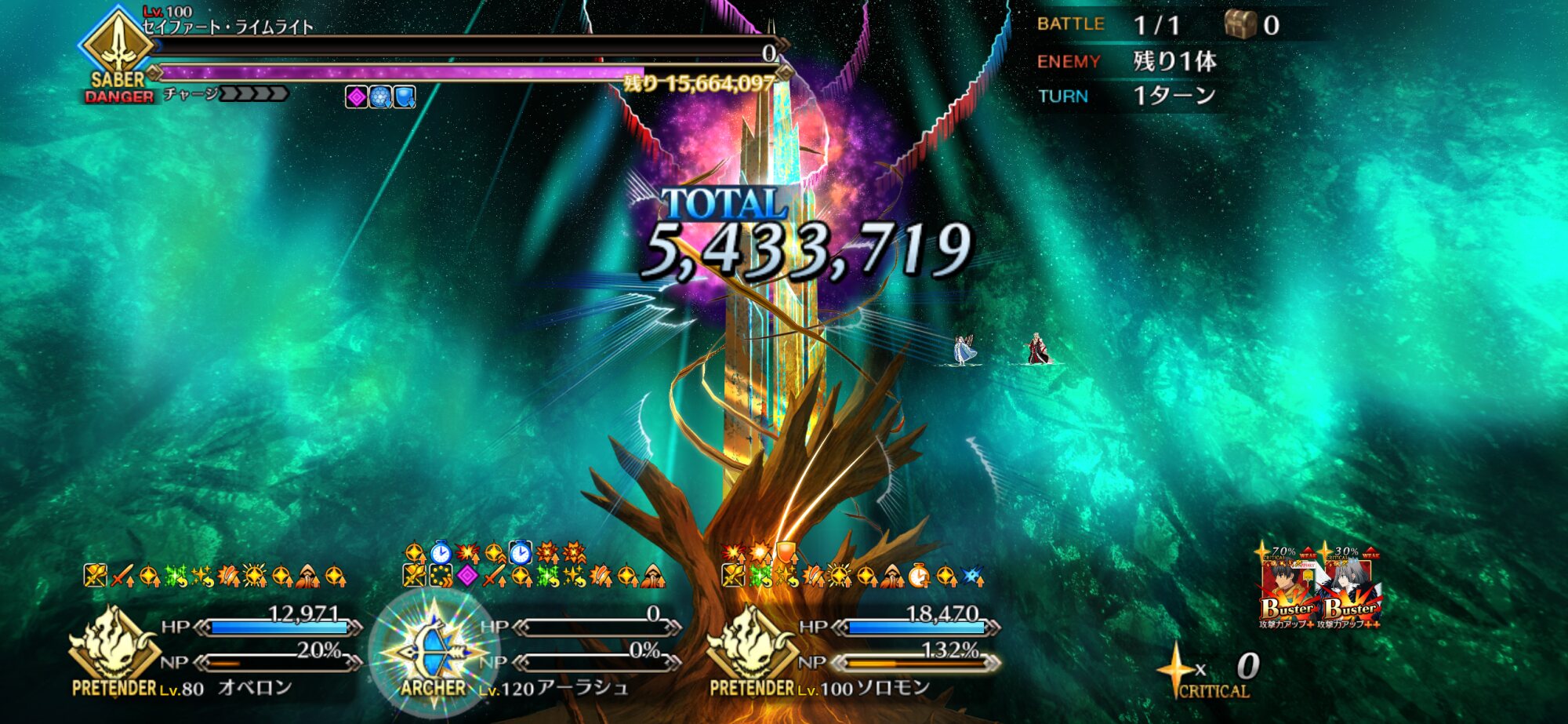The width and height of the screenshot is (1568, 724).
Task: Choose the Buster card with 30% critical
Action: point(1351,590)
